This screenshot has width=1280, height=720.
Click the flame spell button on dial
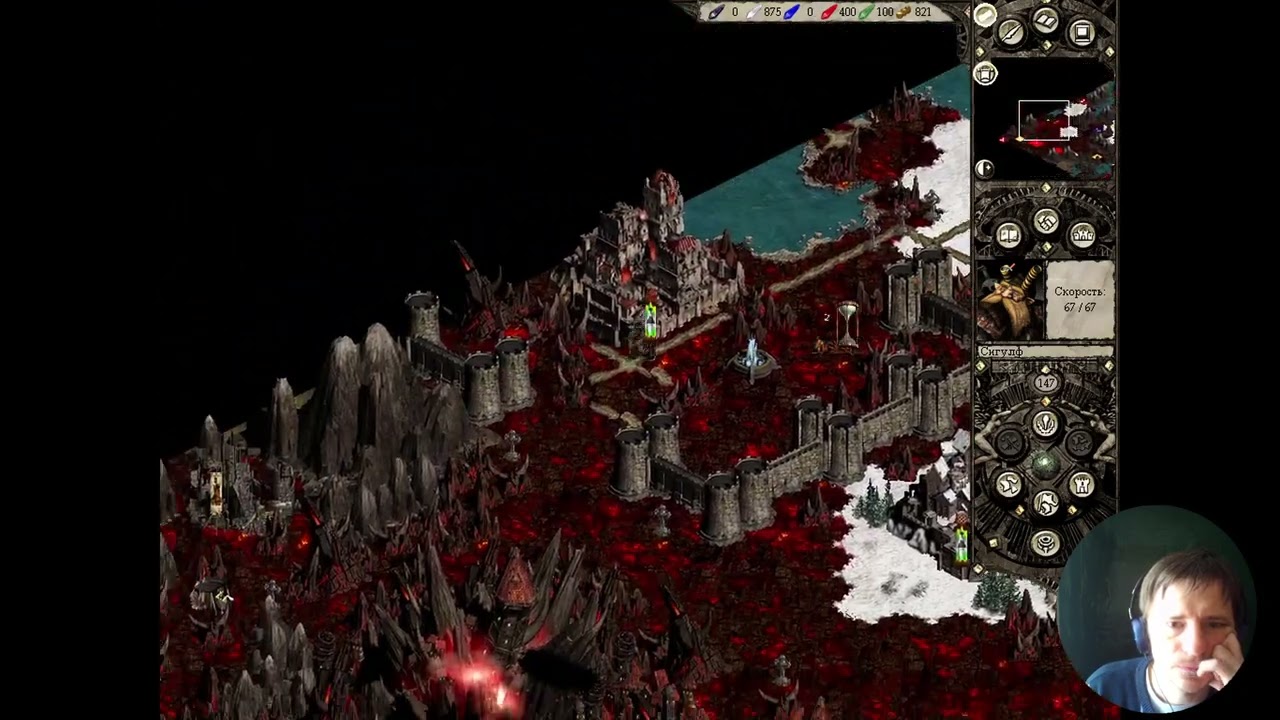(1045, 424)
